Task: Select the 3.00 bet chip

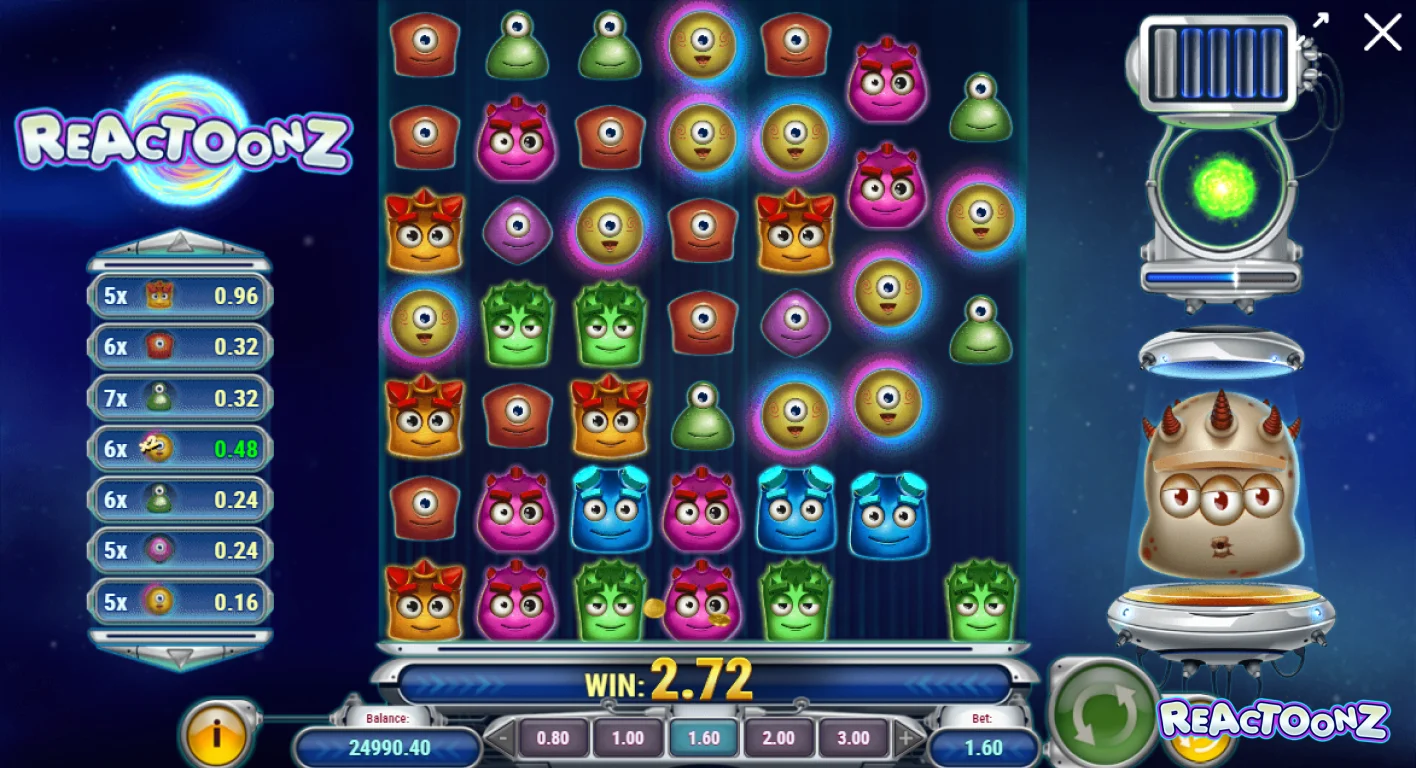Action: 852,738
